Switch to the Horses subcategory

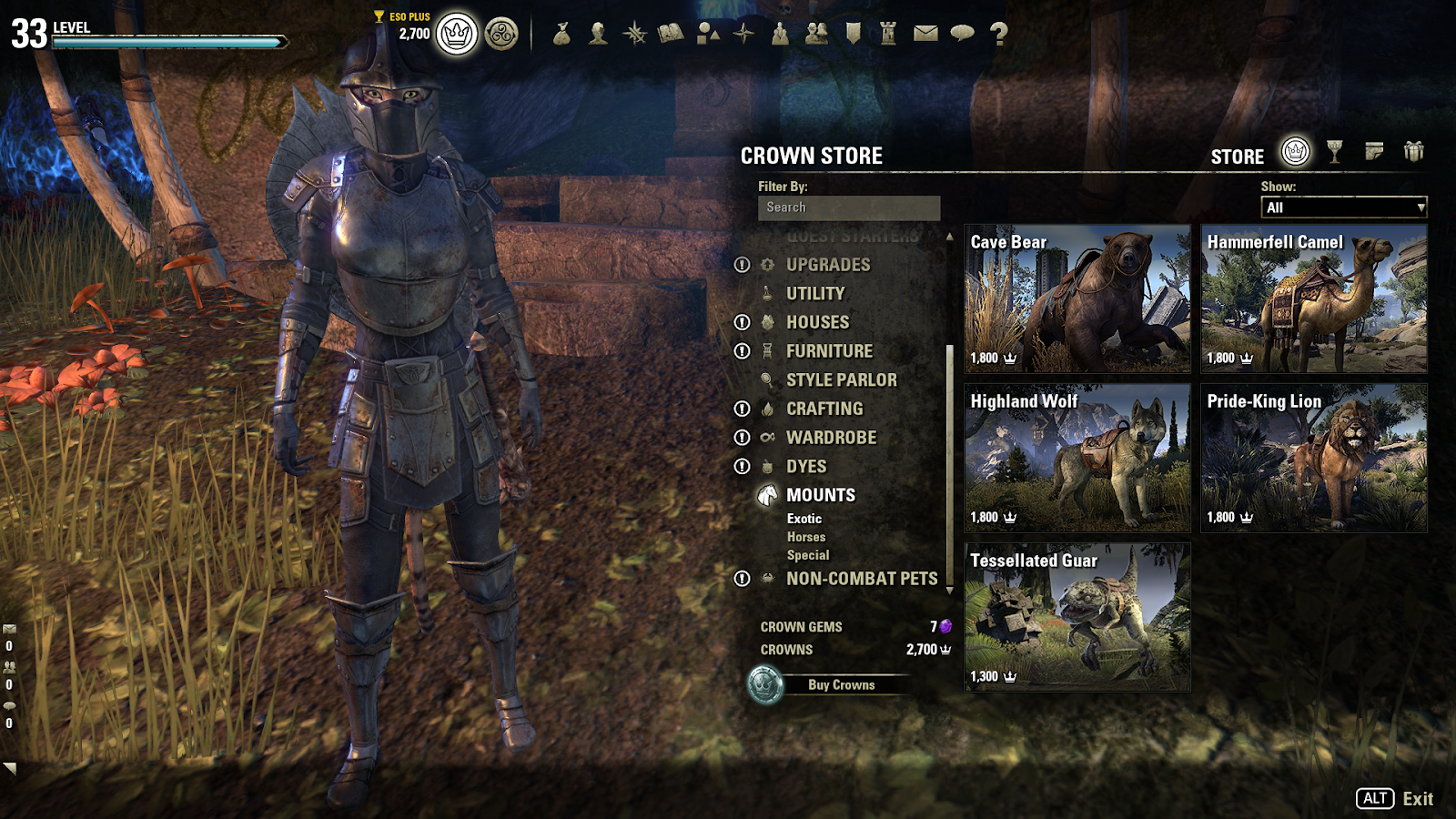pyautogui.click(x=806, y=537)
